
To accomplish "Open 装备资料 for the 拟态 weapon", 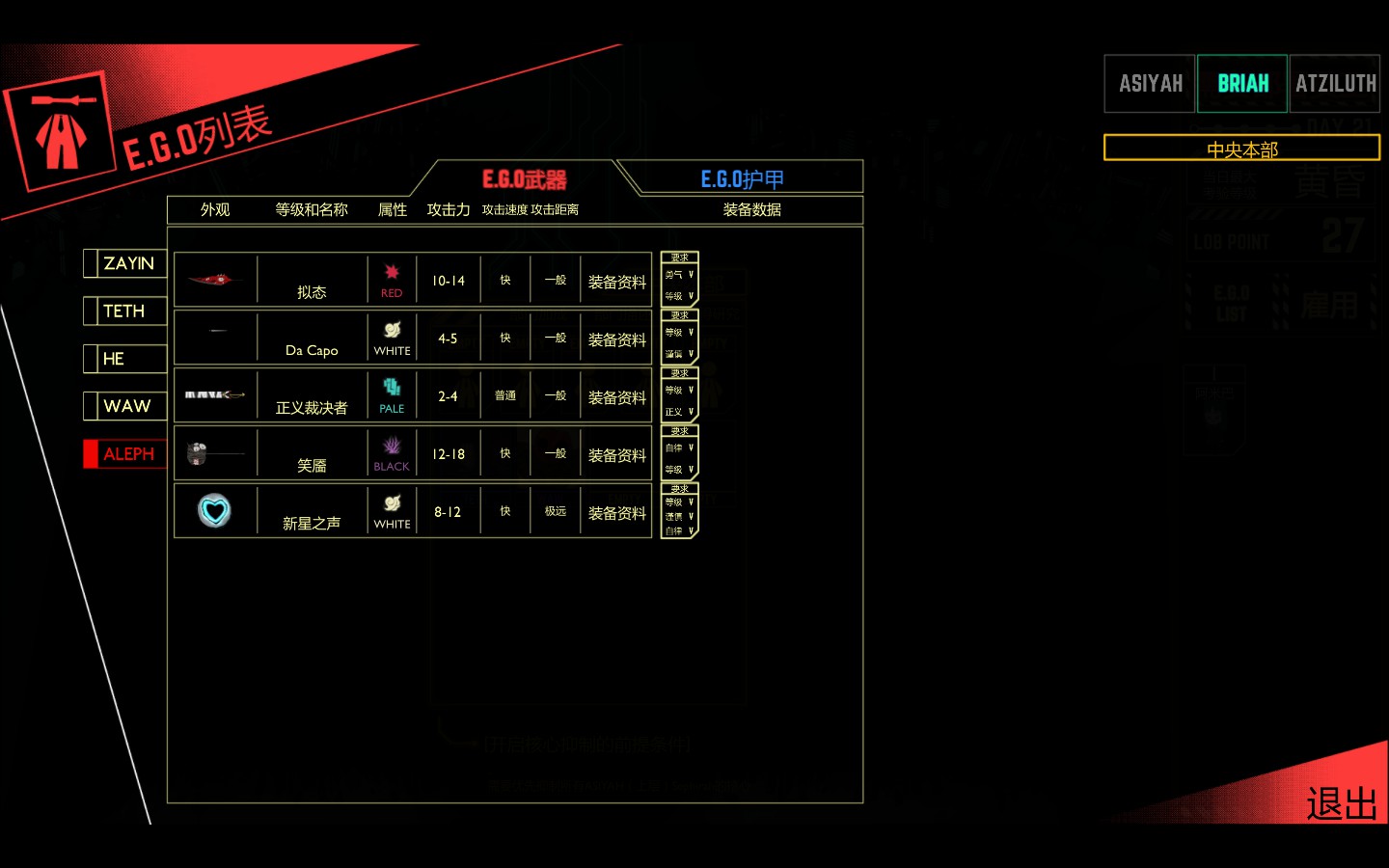I will point(616,282).
